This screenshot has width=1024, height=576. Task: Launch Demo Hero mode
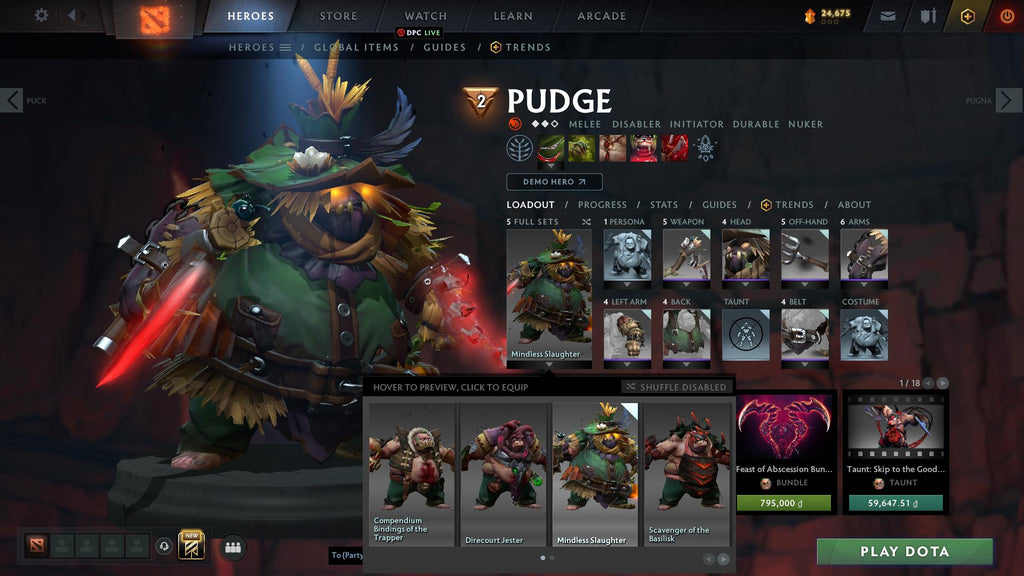[554, 182]
